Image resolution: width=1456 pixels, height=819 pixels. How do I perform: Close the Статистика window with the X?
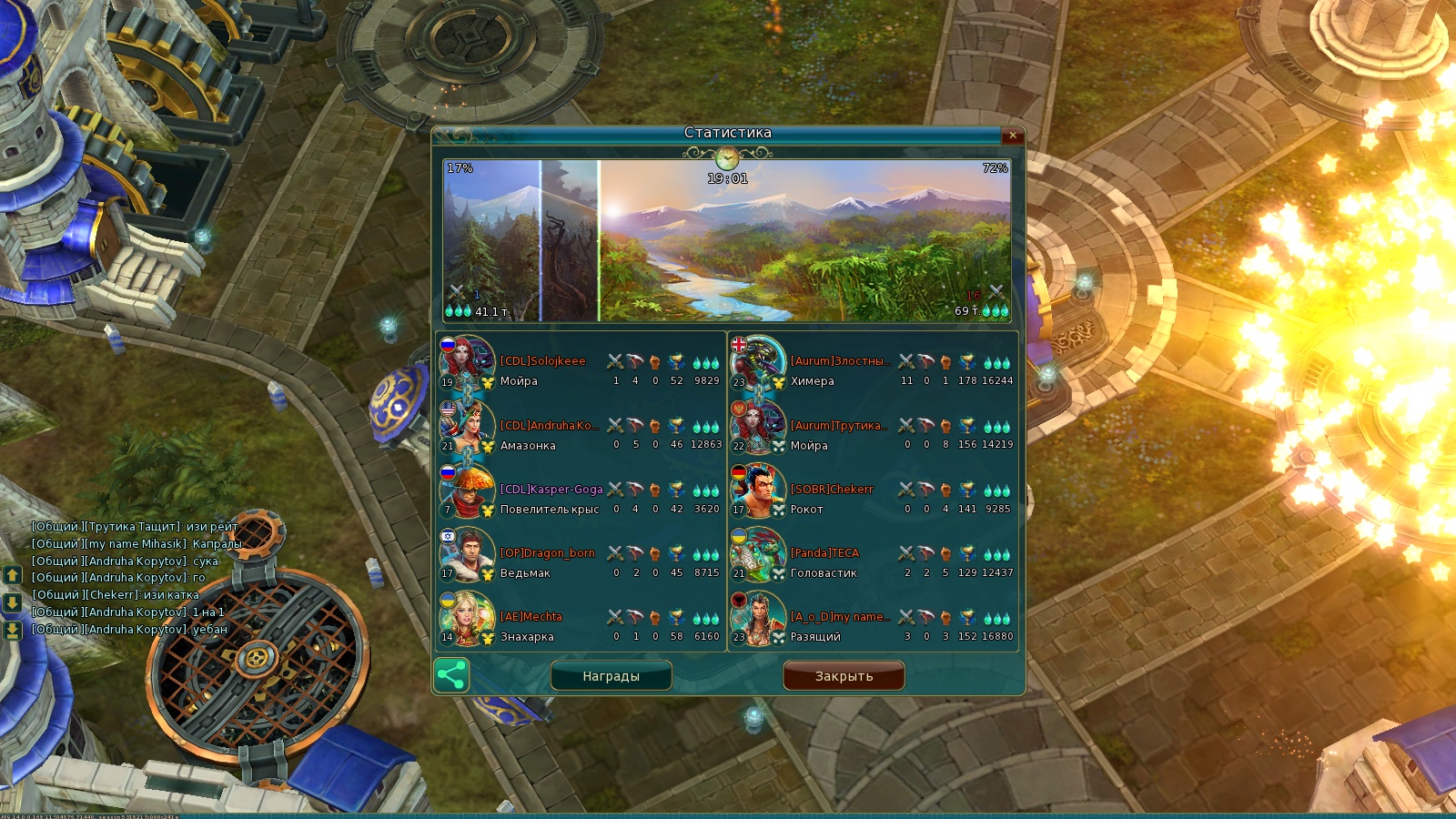(x=1013, y=136)
